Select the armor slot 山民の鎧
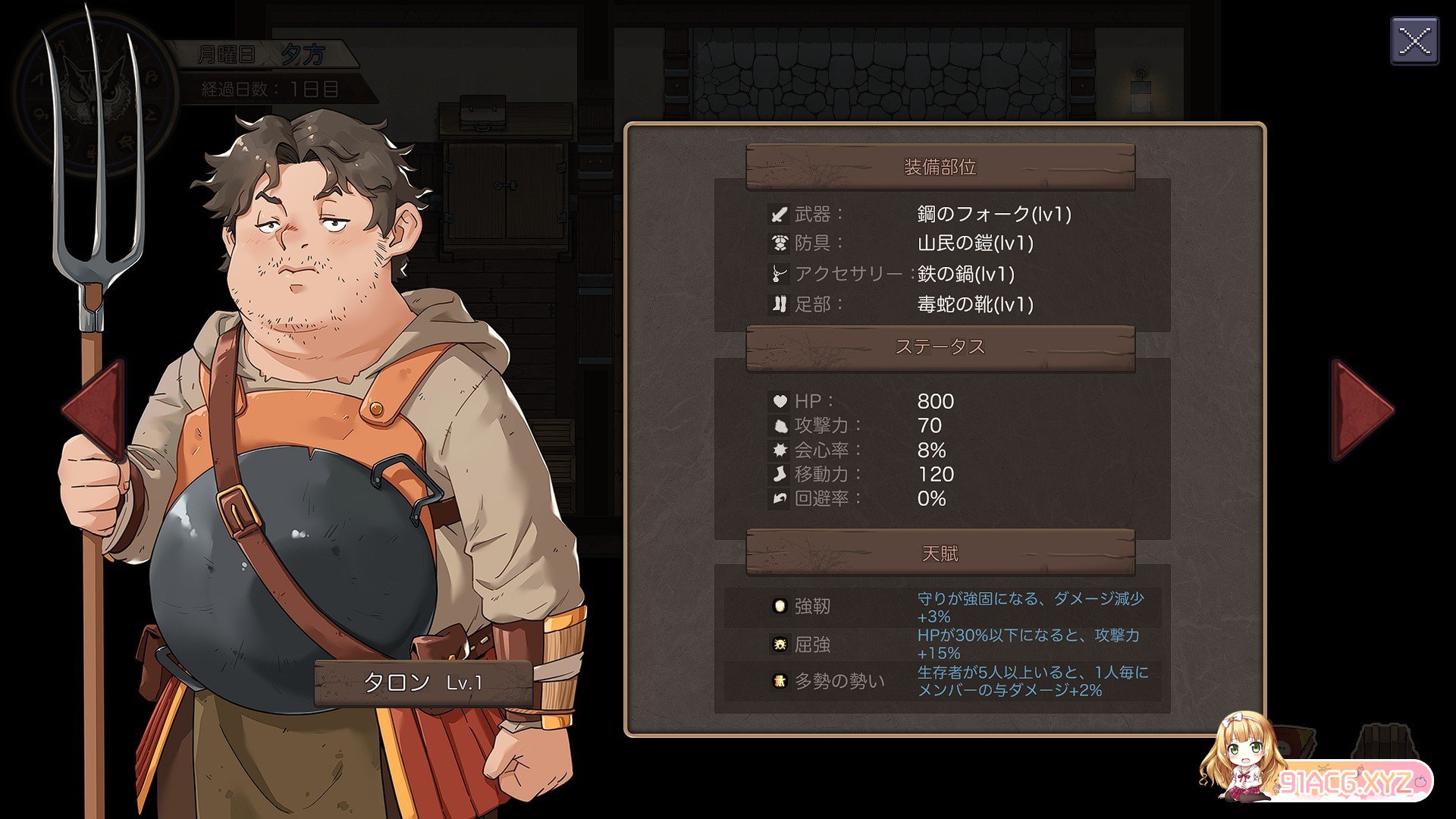The height and width of the screenshot is (819, 1456). coord(974,243)
